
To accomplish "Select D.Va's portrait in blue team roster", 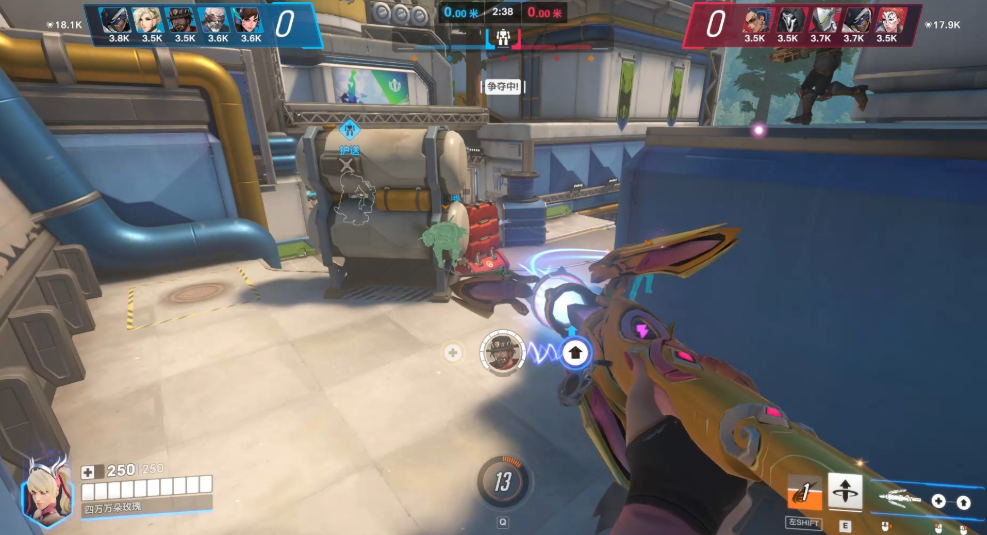I will (251, 18).
